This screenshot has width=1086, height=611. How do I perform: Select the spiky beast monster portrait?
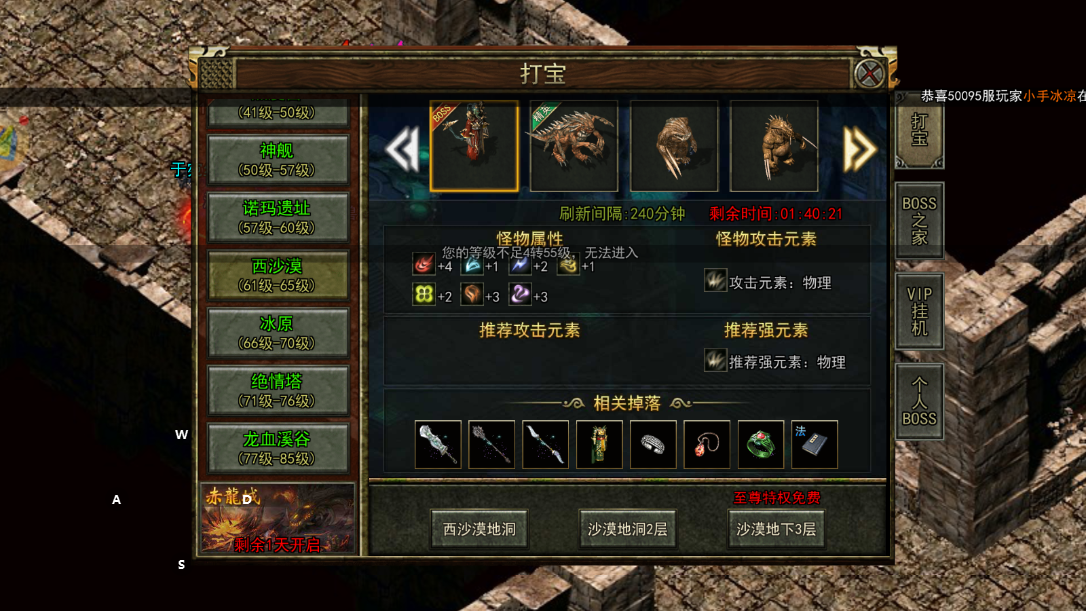[x=574, y=146]
